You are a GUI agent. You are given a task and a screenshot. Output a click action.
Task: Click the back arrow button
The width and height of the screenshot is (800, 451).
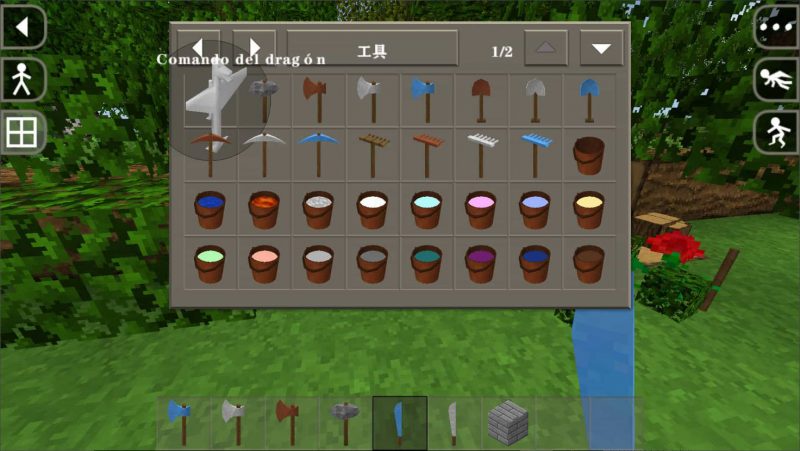tap(23, 27)
